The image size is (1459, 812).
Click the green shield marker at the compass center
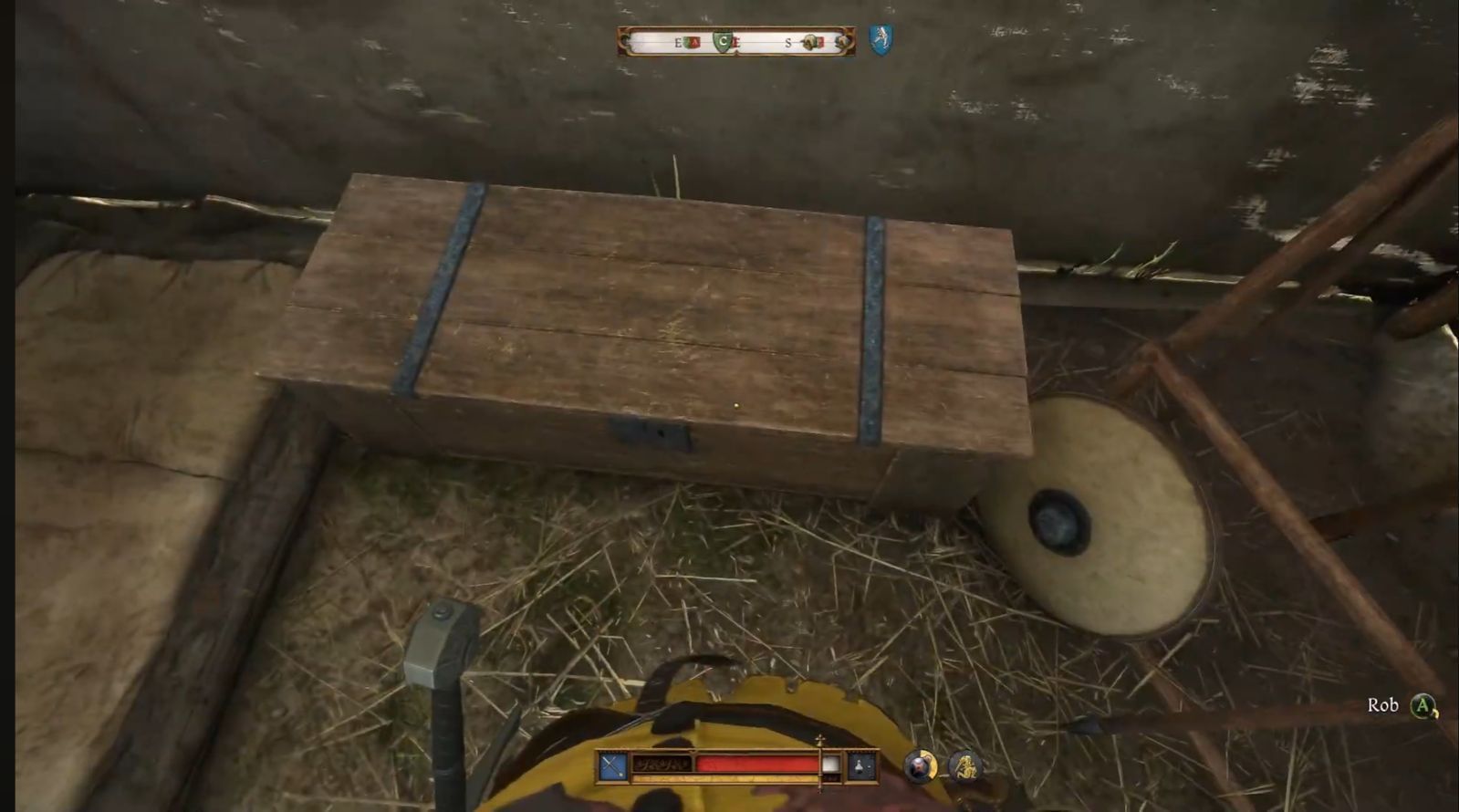[723, 41]
